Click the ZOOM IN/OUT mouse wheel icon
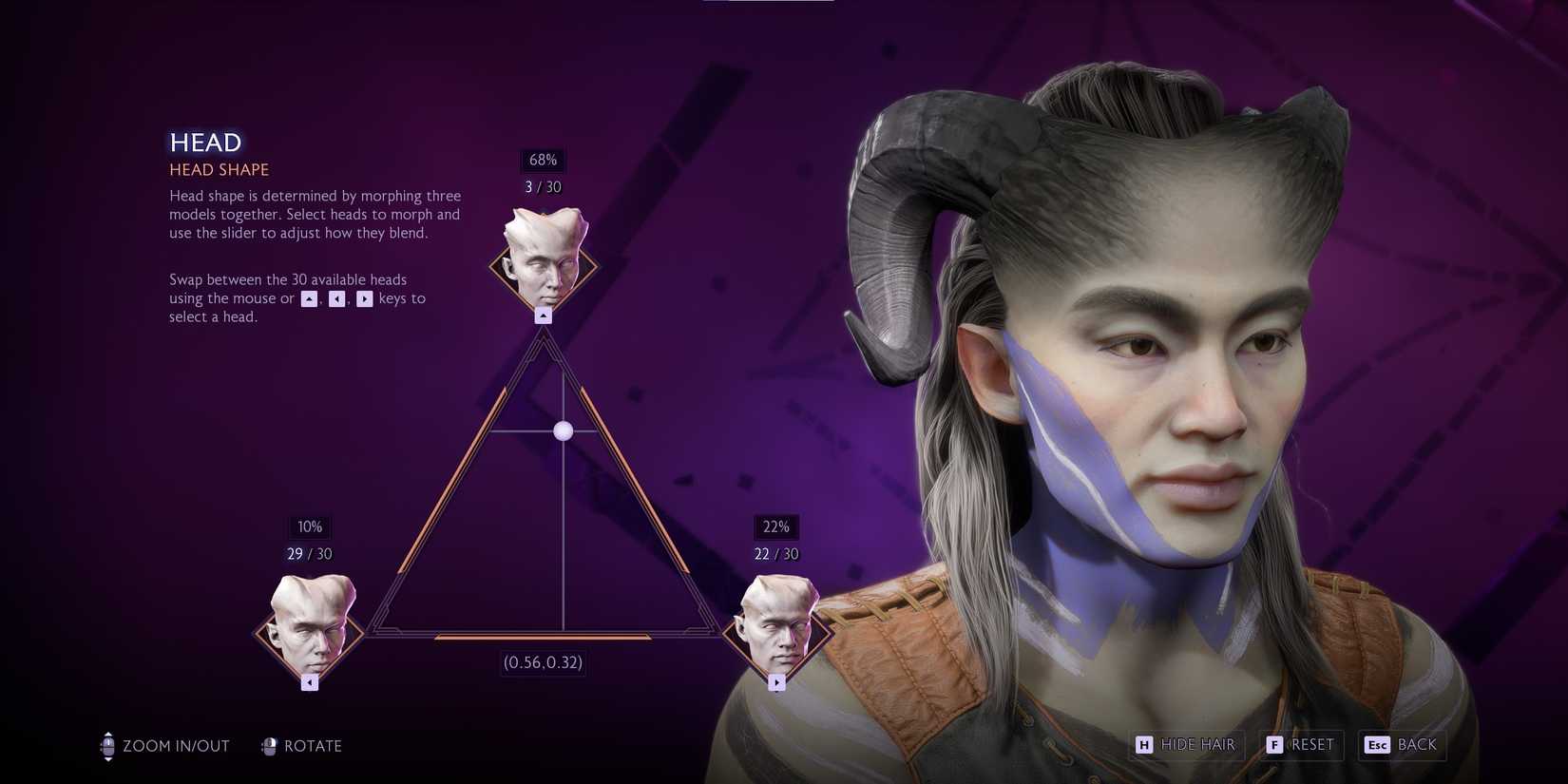This screenshot has width=1568, height=784. (106, 746)
